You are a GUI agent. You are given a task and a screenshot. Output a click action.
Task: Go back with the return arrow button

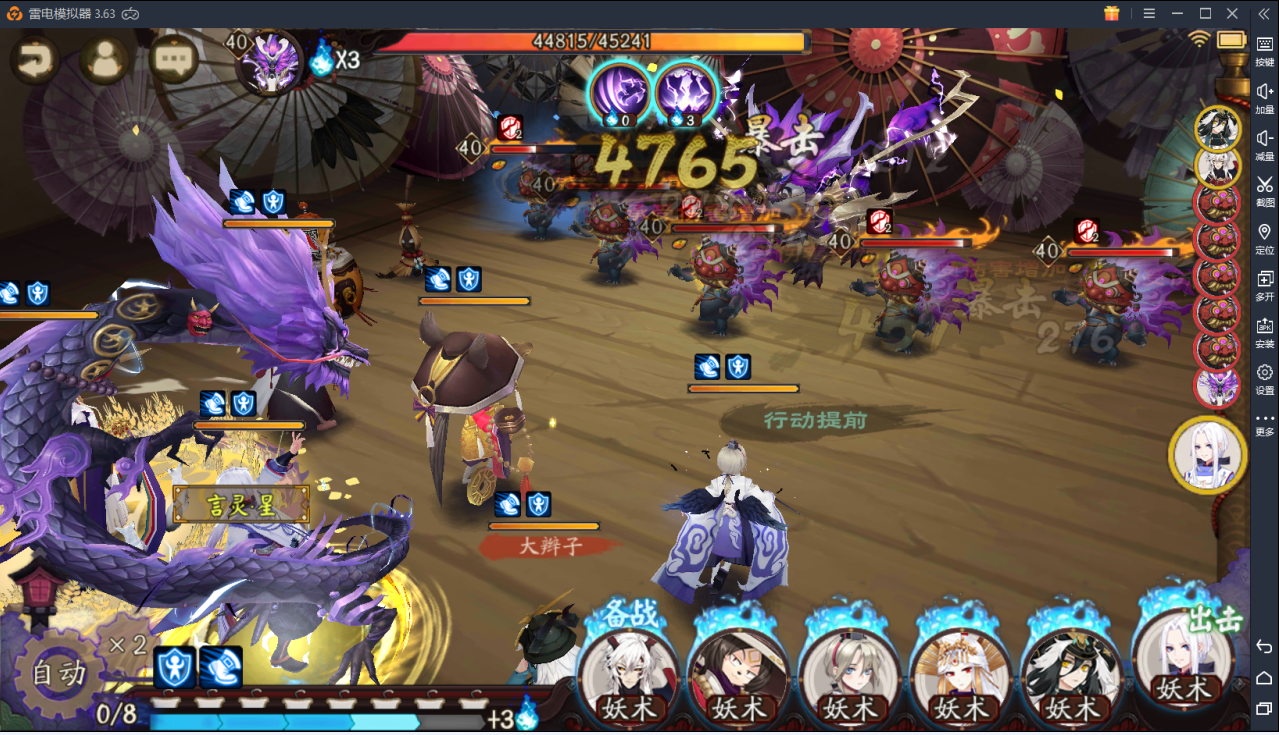35,61
